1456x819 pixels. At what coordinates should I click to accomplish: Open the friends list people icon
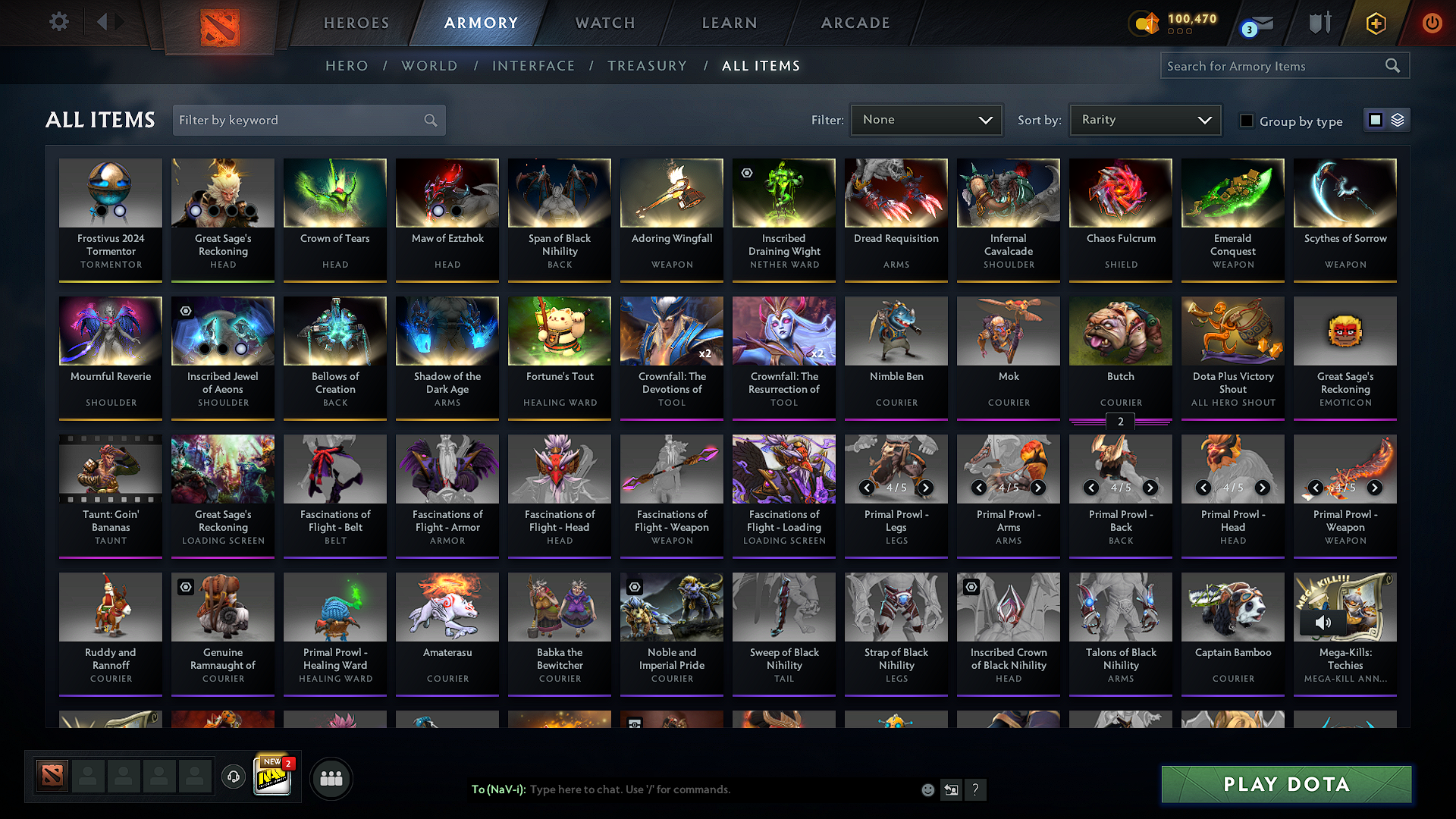(x=330, y=778)
